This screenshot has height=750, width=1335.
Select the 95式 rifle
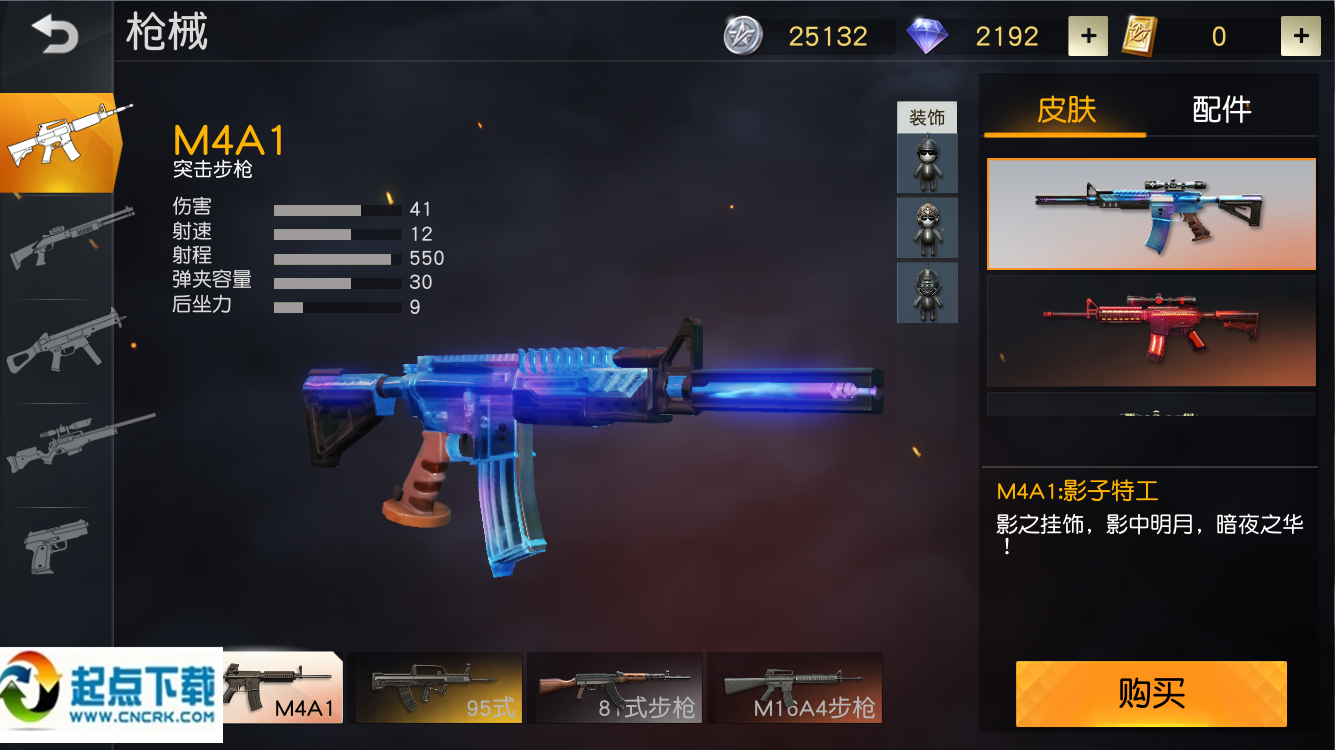point(439,688)
